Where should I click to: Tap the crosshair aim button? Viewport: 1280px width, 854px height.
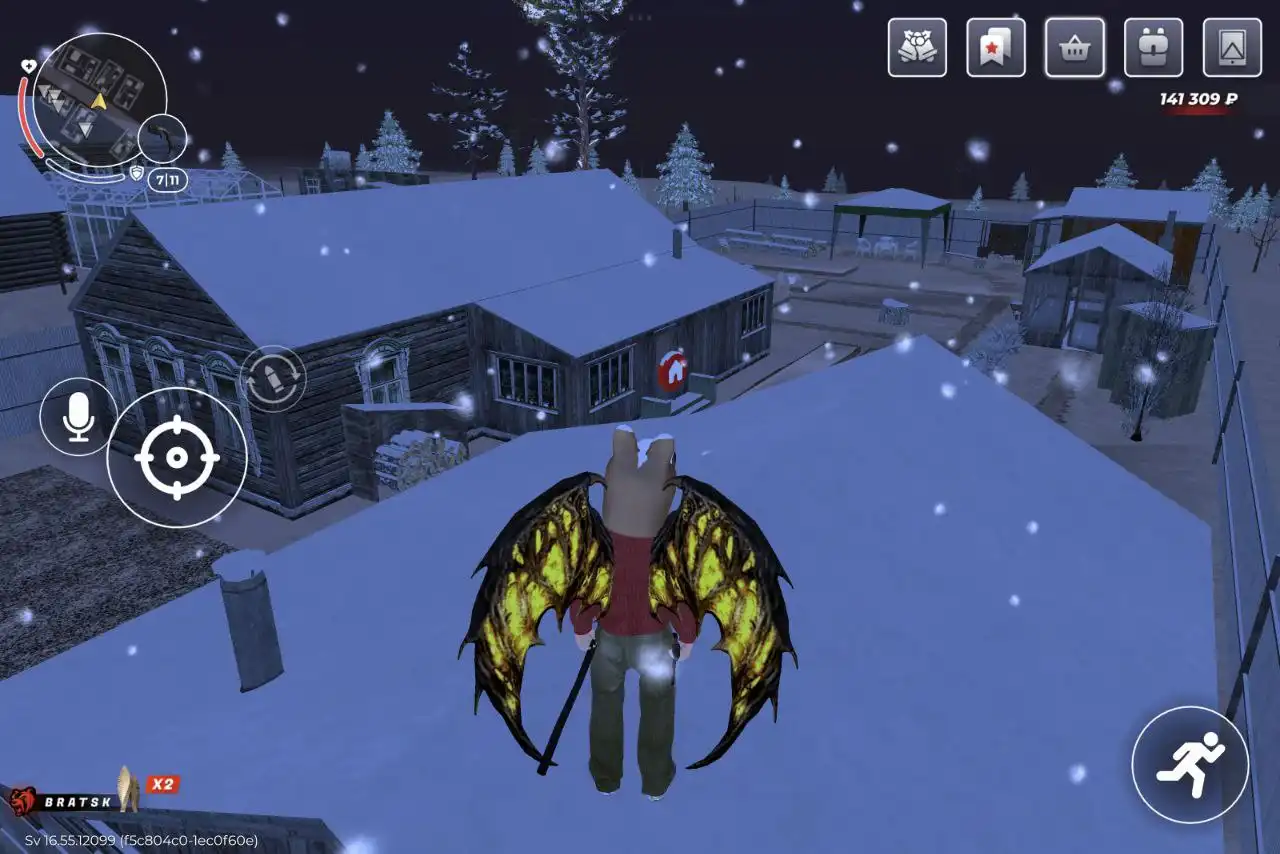pos(177,457)
